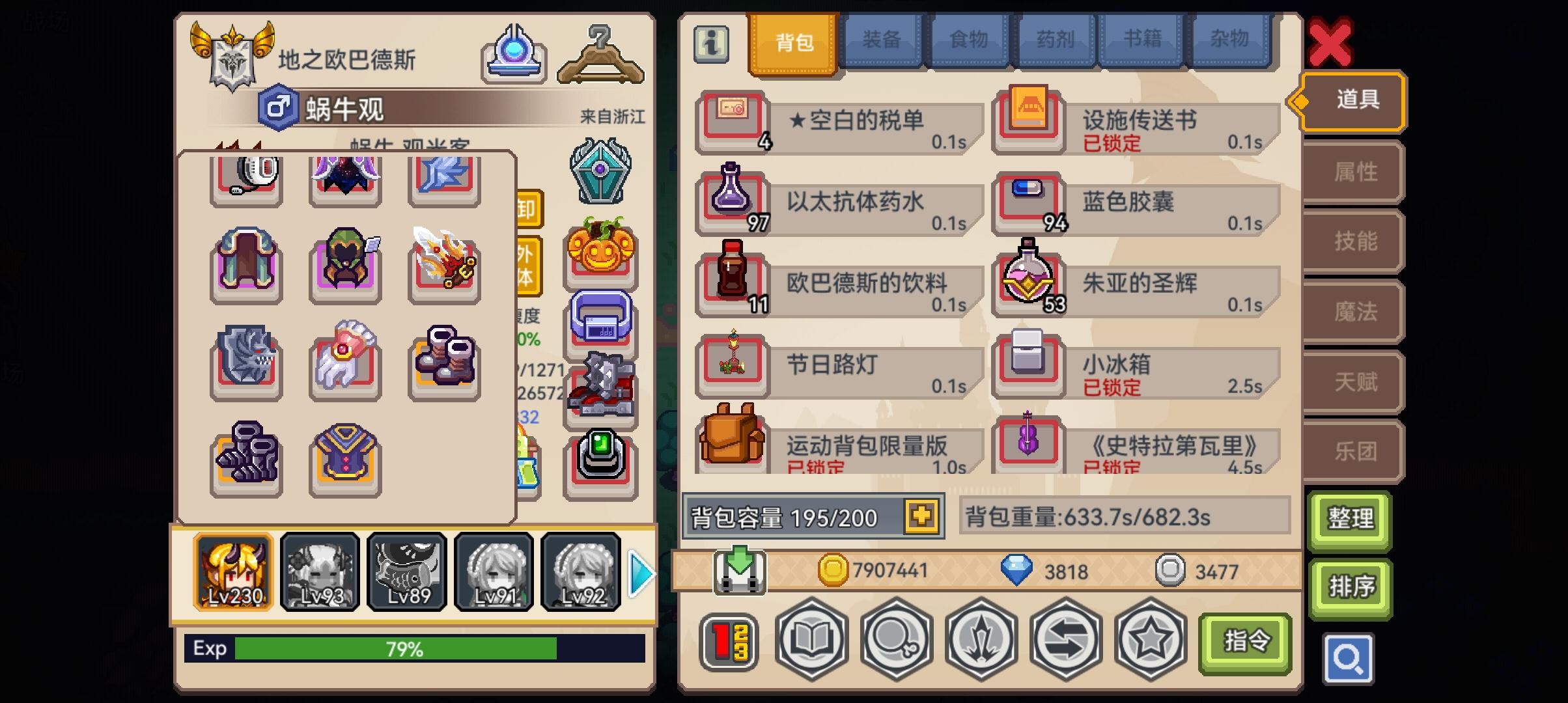1568x703 pixels.
Task: Open the star hexagon icon
Action: tap(1151, 641)
